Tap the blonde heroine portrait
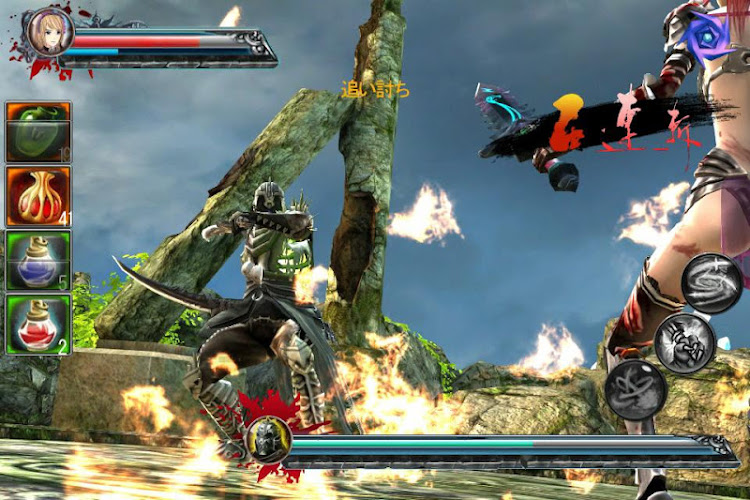 click(x=48, y=33)
